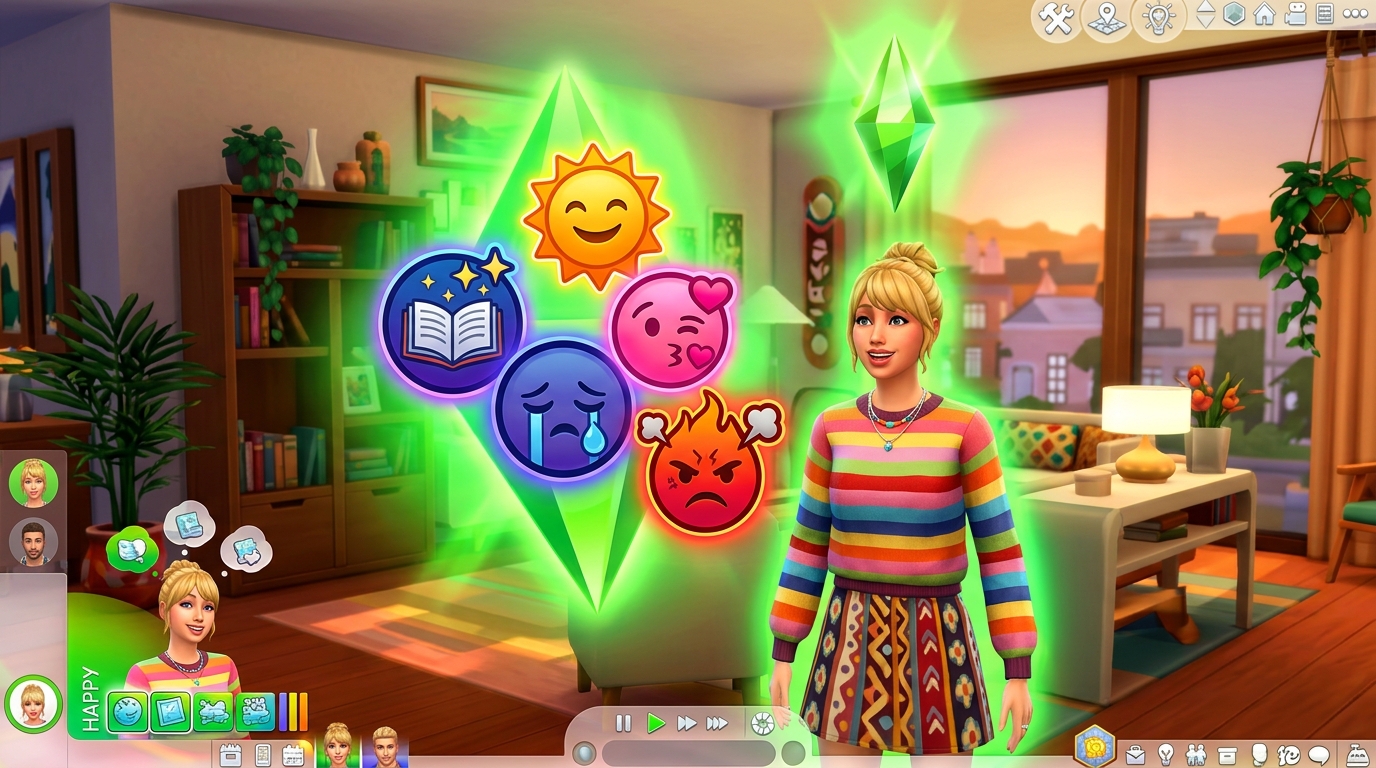Switch to the phone tab near the needs panel
The width and height of the screenshot is (1376, 768).
(261, 755)
